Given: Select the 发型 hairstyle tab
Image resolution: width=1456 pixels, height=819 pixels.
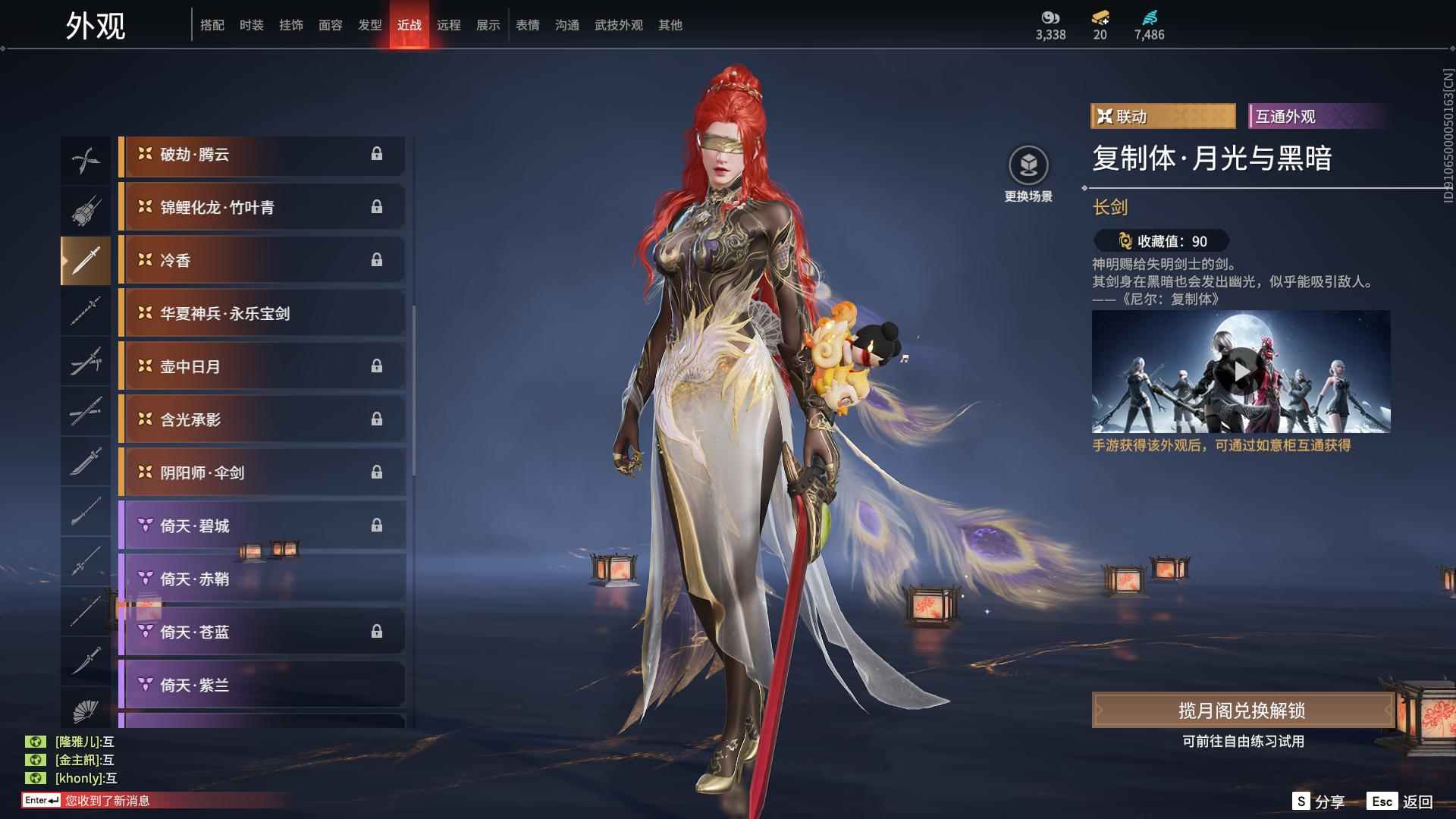Looking at the screenshot, I should [x=369, y=25].
